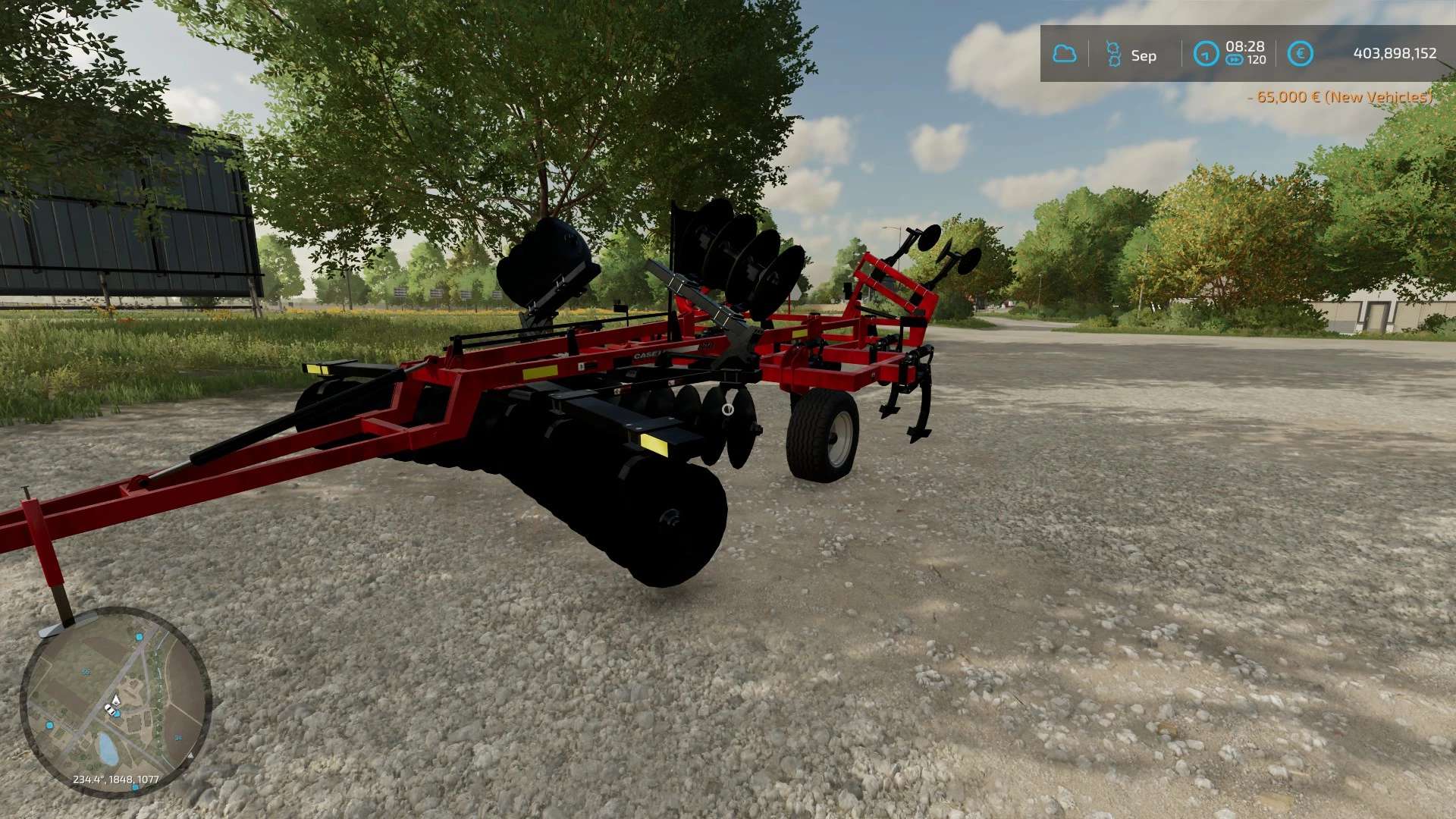Open the circular minimap
The width and height of the screenshot is (1456, 819).
click(115, 701)
